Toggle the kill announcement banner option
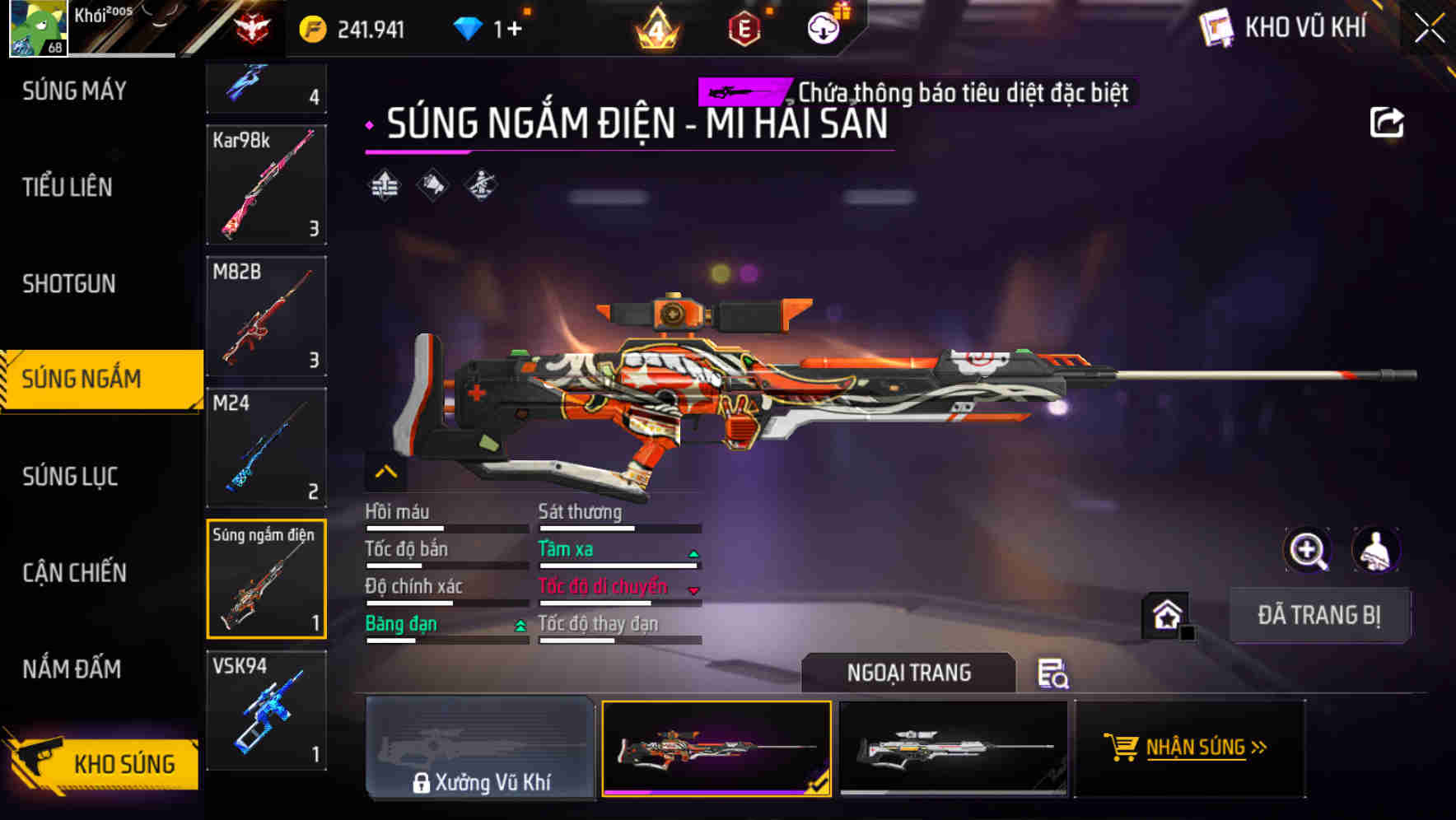This screenshot has width=1456, height=820. pyautogui.click(x=914, y=91)
